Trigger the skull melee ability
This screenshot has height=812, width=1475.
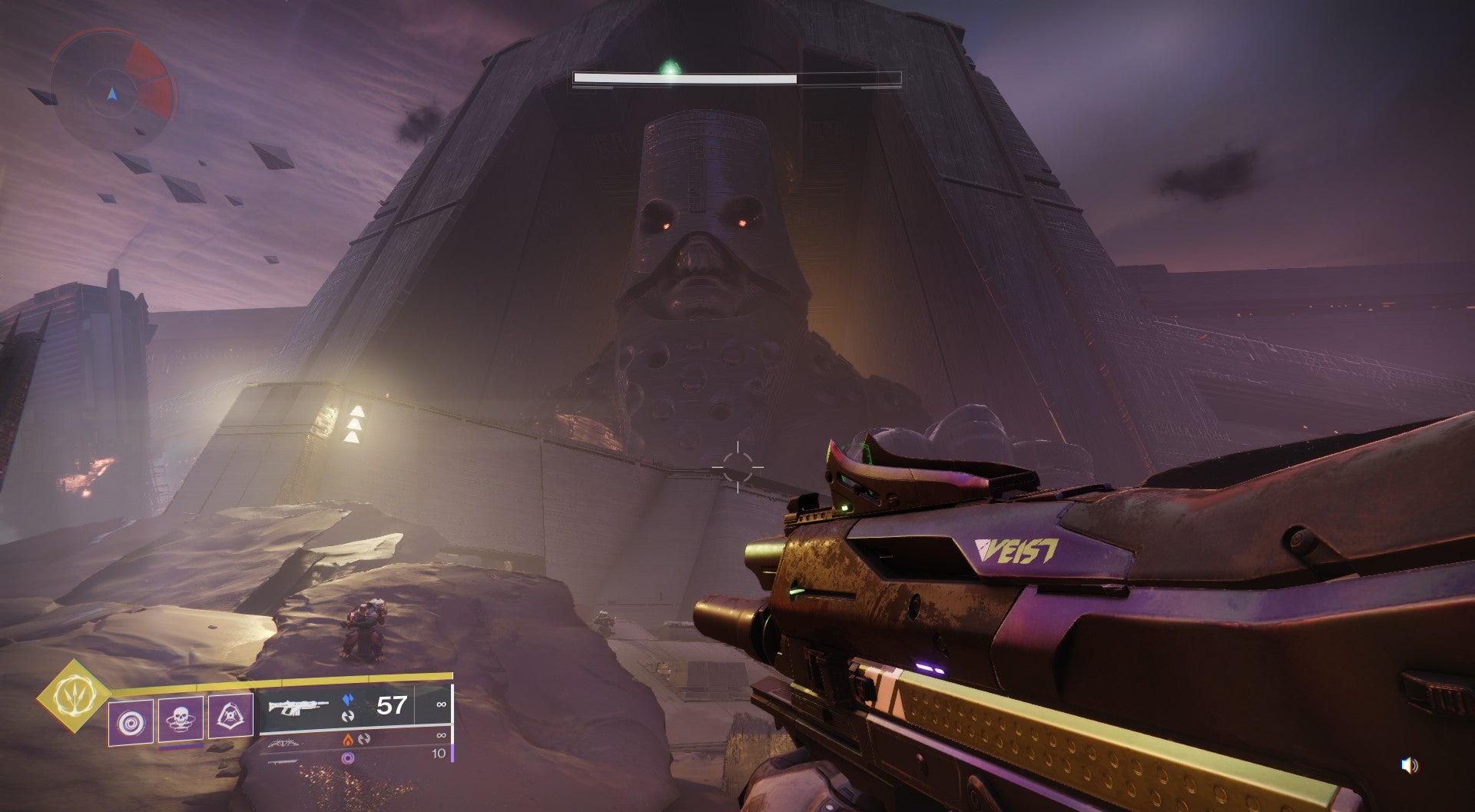pos(181,721)
